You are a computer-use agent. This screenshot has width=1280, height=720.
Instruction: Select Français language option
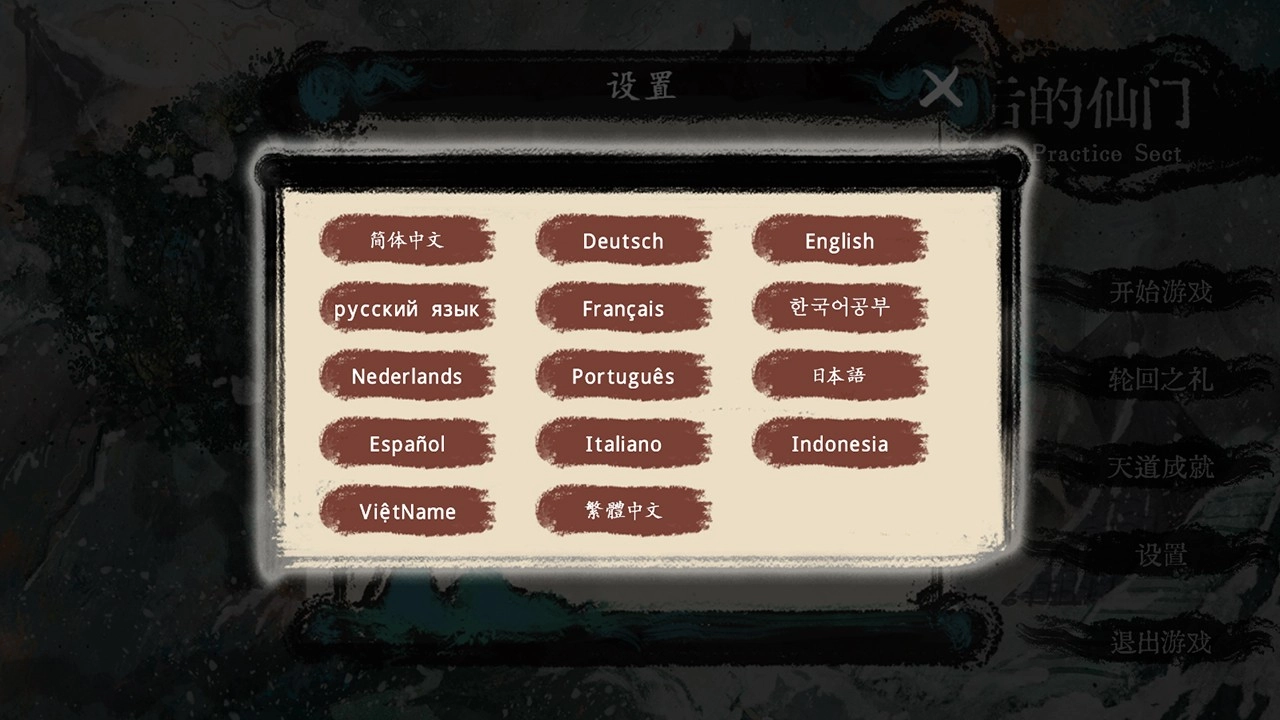click(623, 308)
